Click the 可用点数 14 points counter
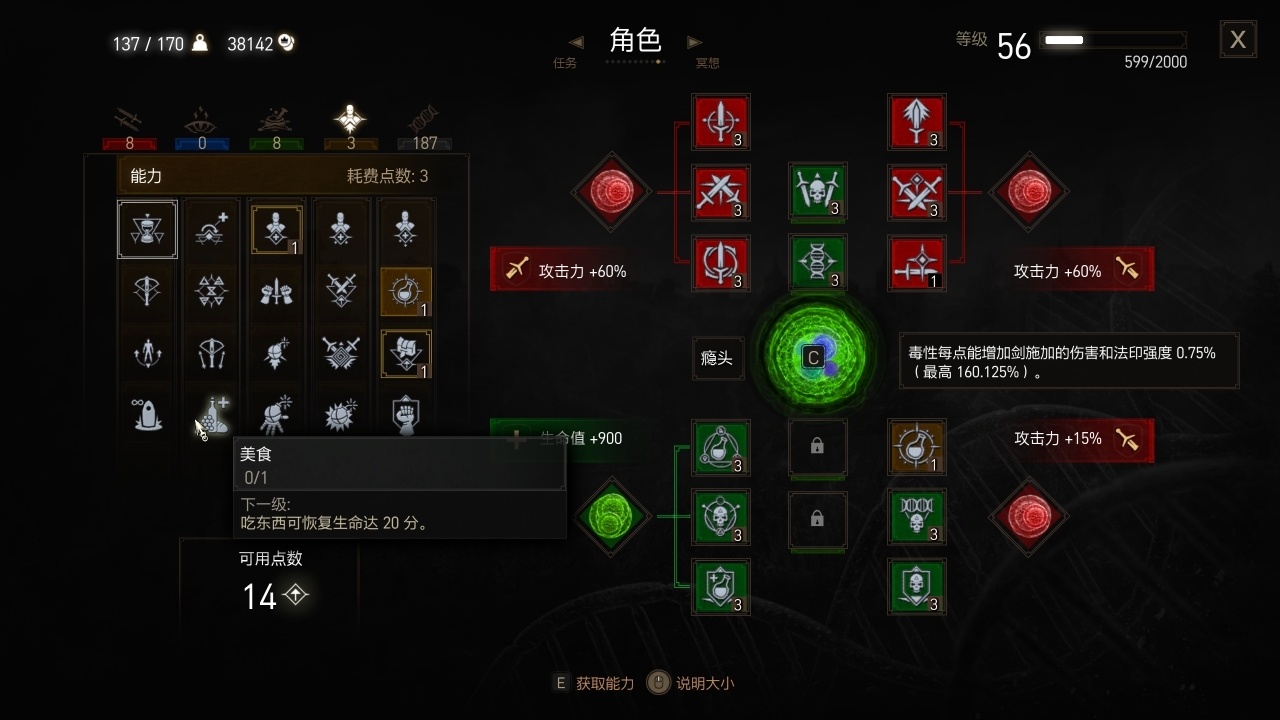Viewport: 1280px width, 720px height. tap(262, 595)
